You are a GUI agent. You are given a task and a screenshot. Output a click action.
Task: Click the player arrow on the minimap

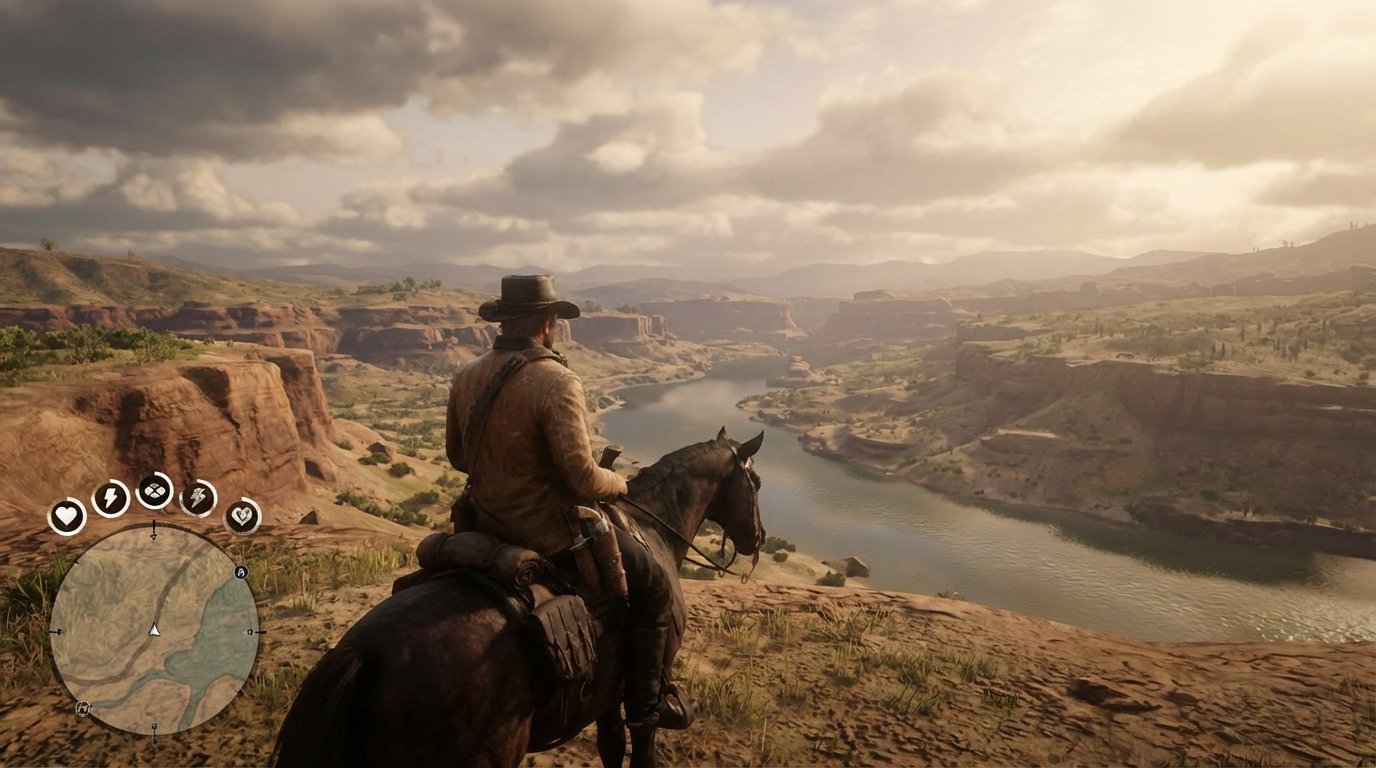(154, 630)
